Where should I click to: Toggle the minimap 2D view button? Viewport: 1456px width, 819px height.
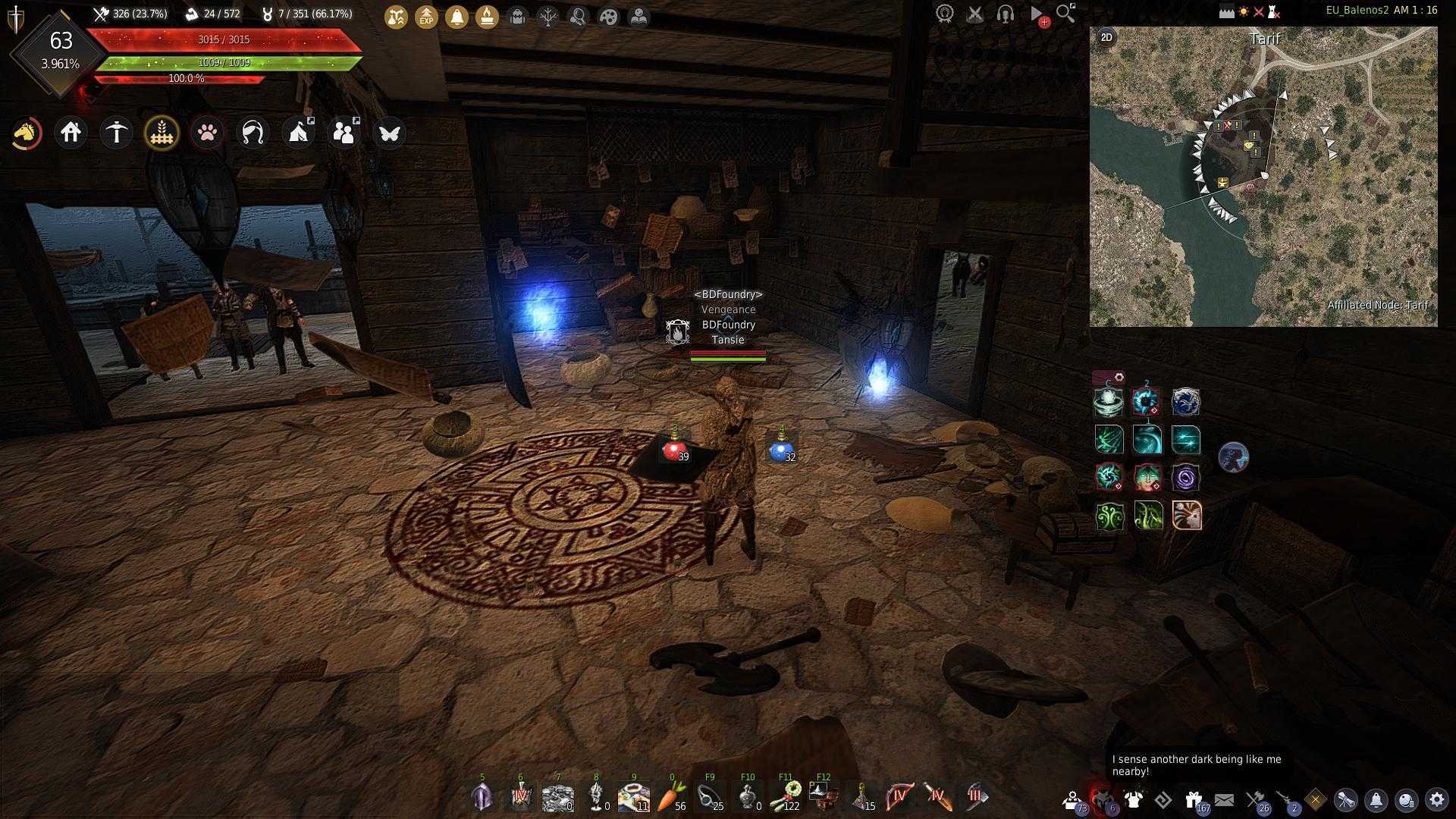(1106, 37)
